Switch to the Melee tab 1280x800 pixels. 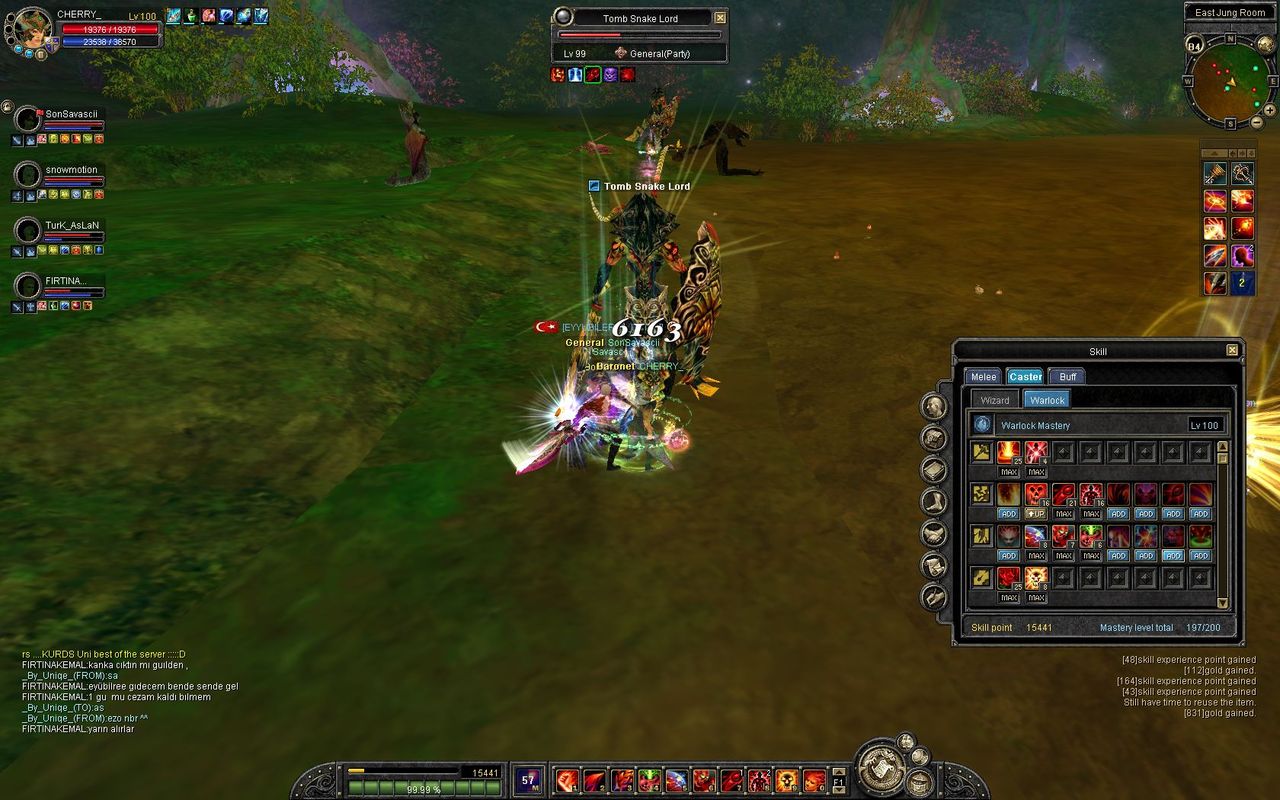(983, 376)
